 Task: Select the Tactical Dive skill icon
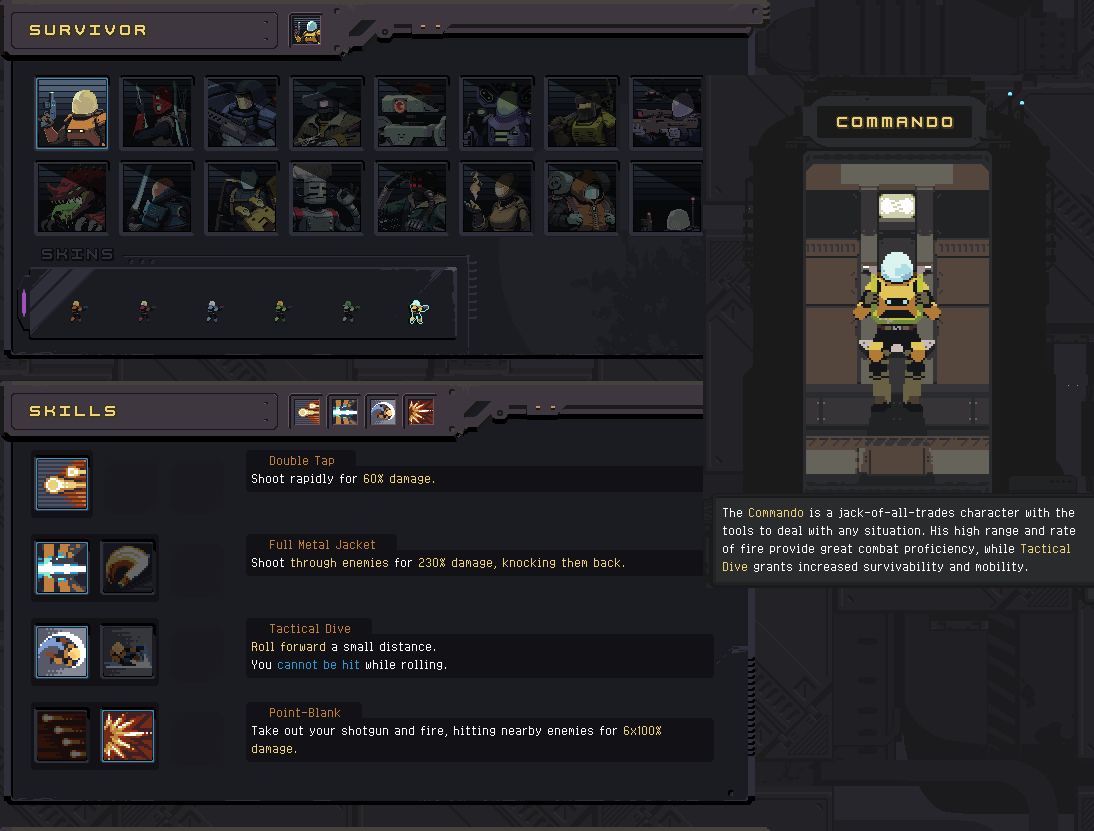pyautogui.click(x=62, y=652)
